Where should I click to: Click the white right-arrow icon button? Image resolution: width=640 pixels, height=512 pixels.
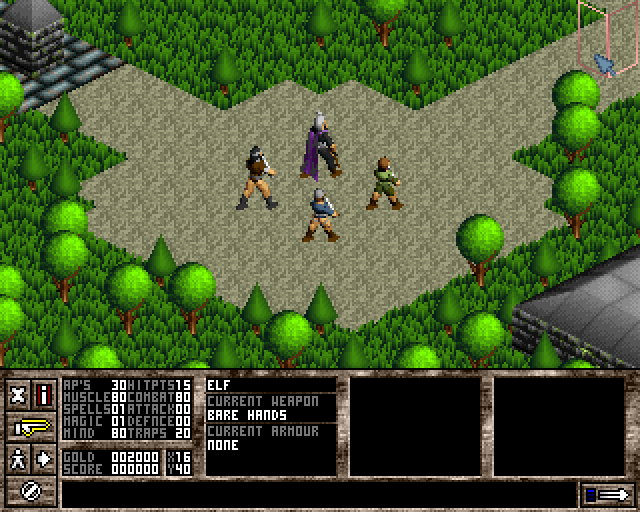coord(45,459)
